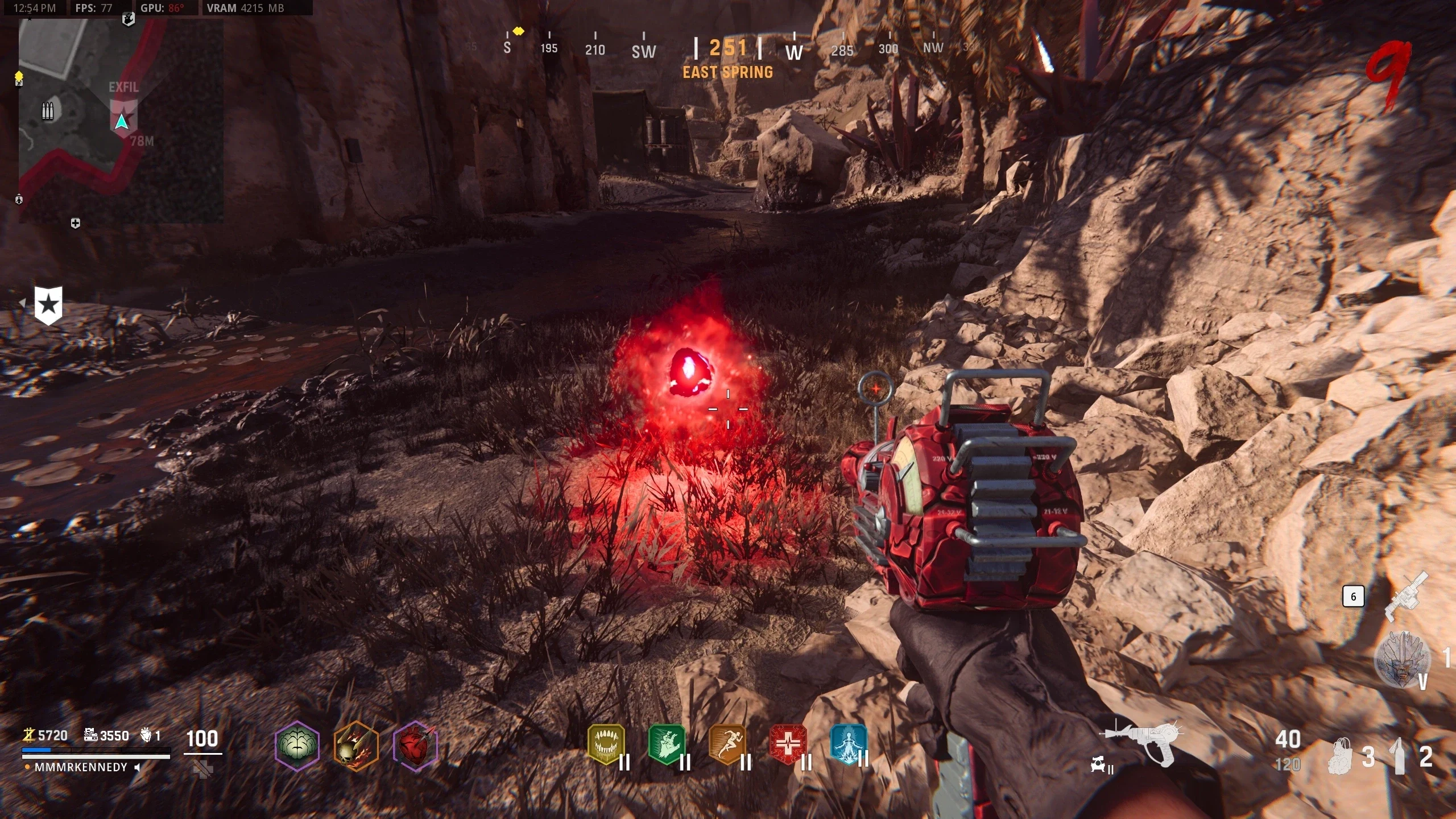Select the red medical cross perk icon
Image resolution: width=1456 pixels, height=819 pixels.
[x=788, y=744]
